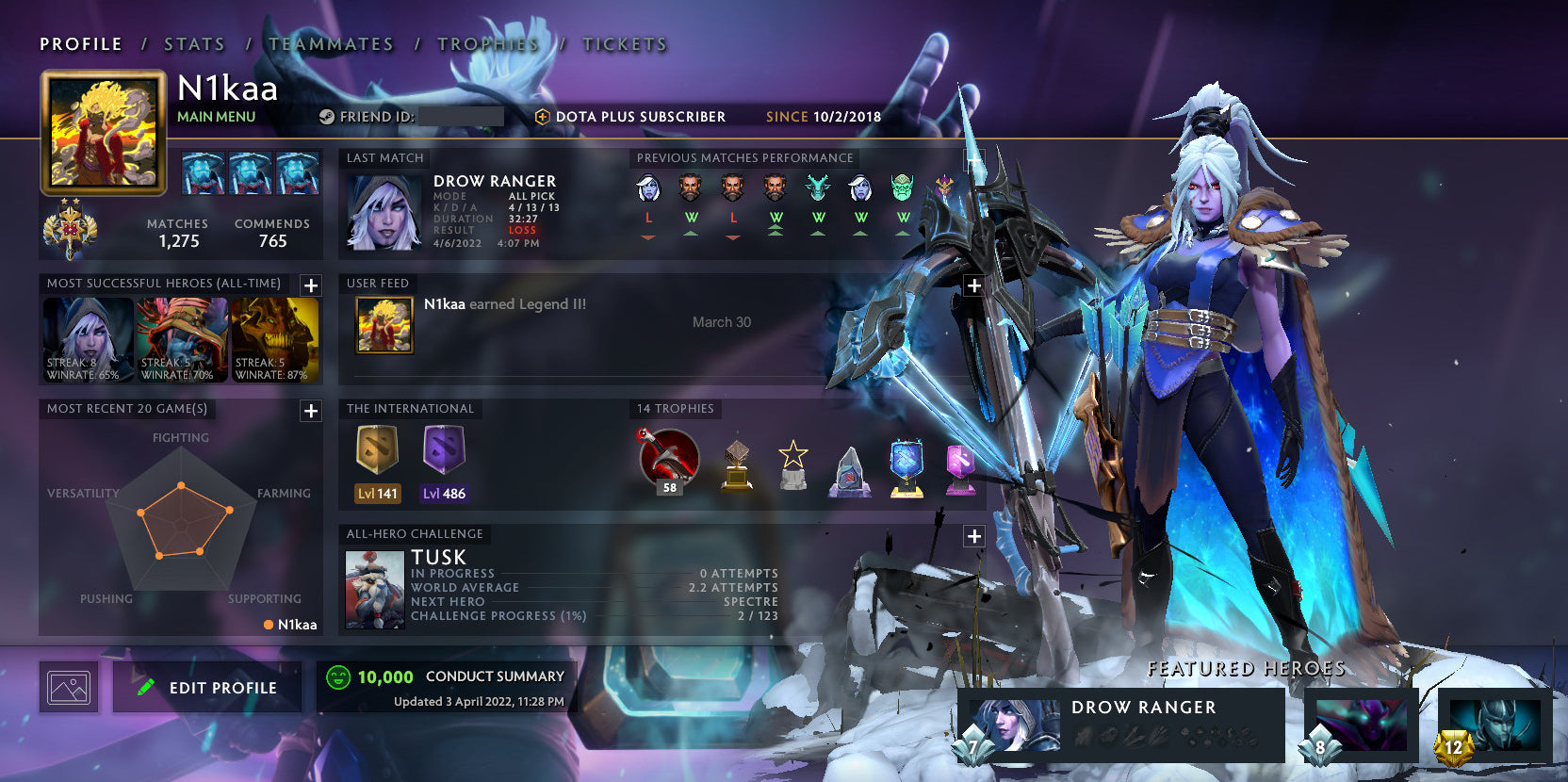The height and width of the screenshot is (782, 1568).
Task: View The International Lvl 486 badge
Action: coord(444,462)
